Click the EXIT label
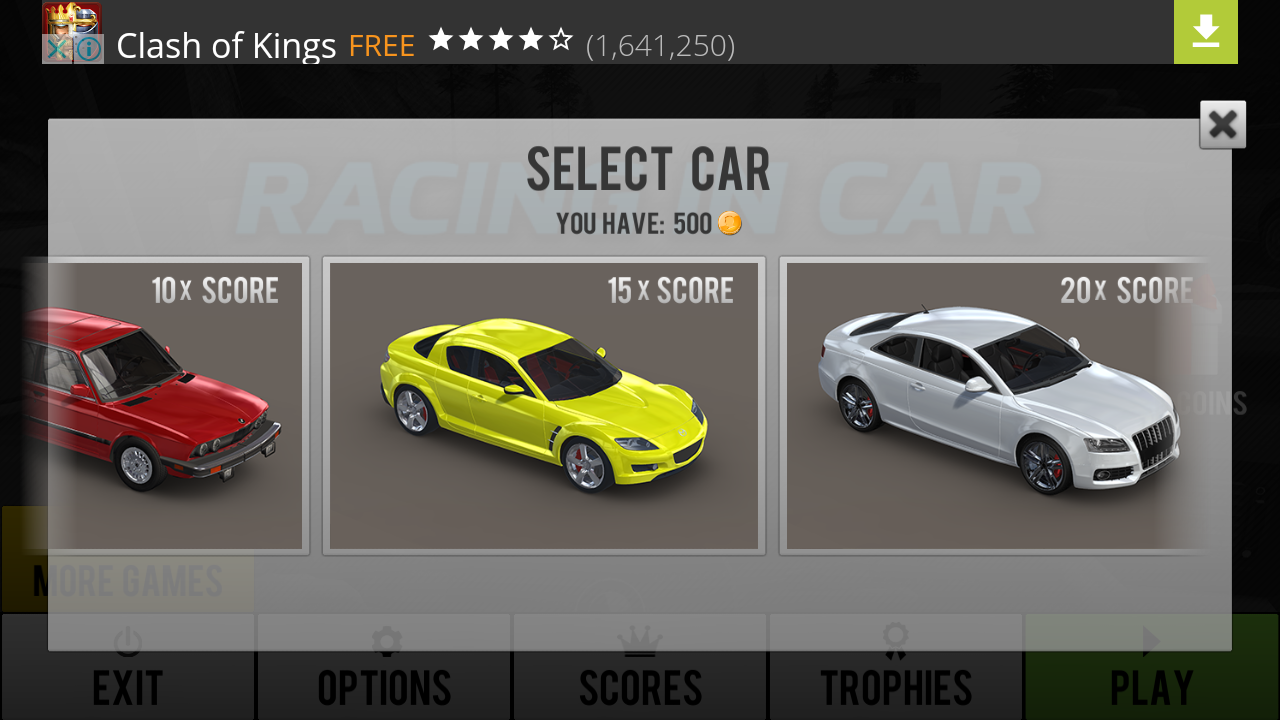The width and height of the screenshot is (1280, 720). 128,689
